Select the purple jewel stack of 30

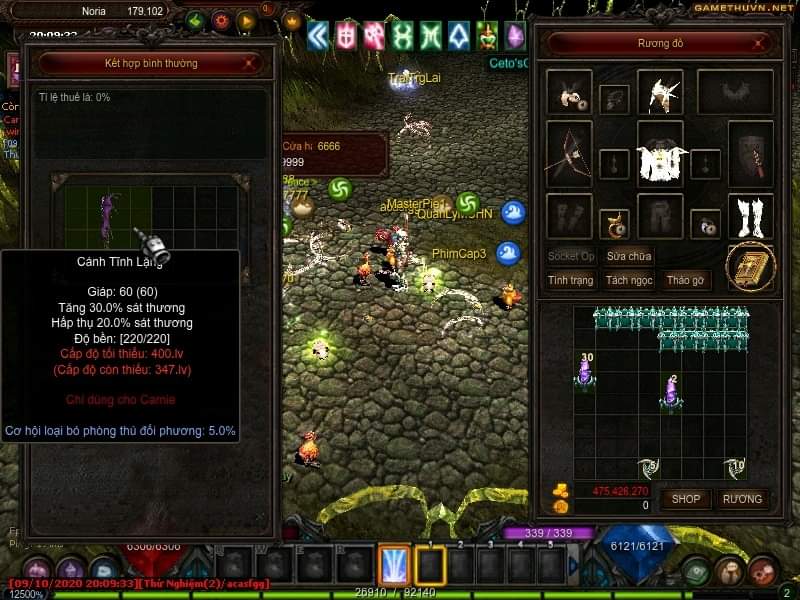pyautogui.click(x=584, y=374)
